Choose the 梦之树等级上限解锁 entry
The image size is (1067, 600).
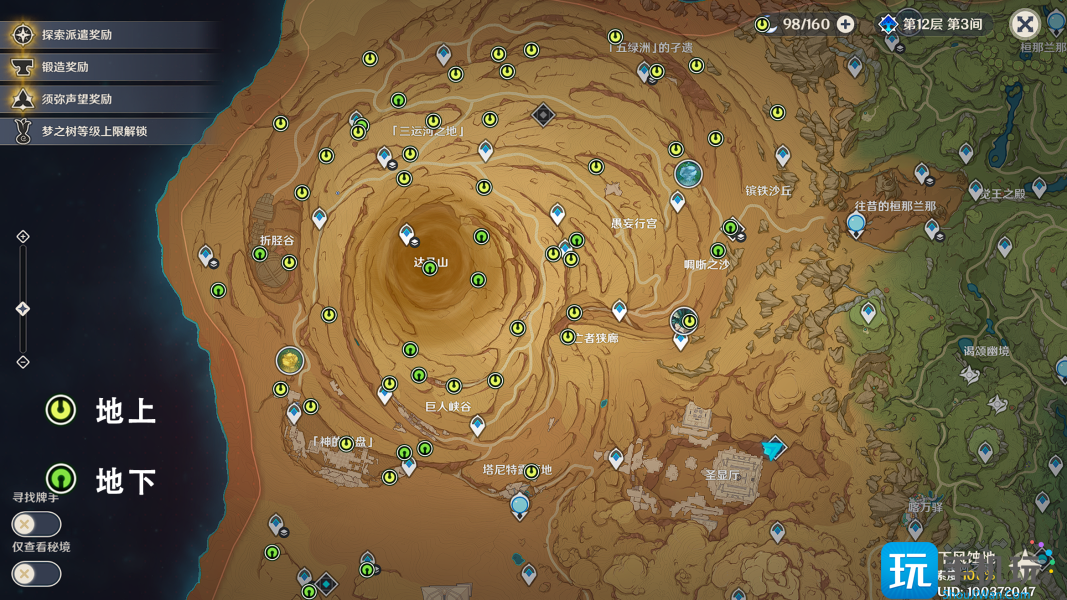(94, 131)
